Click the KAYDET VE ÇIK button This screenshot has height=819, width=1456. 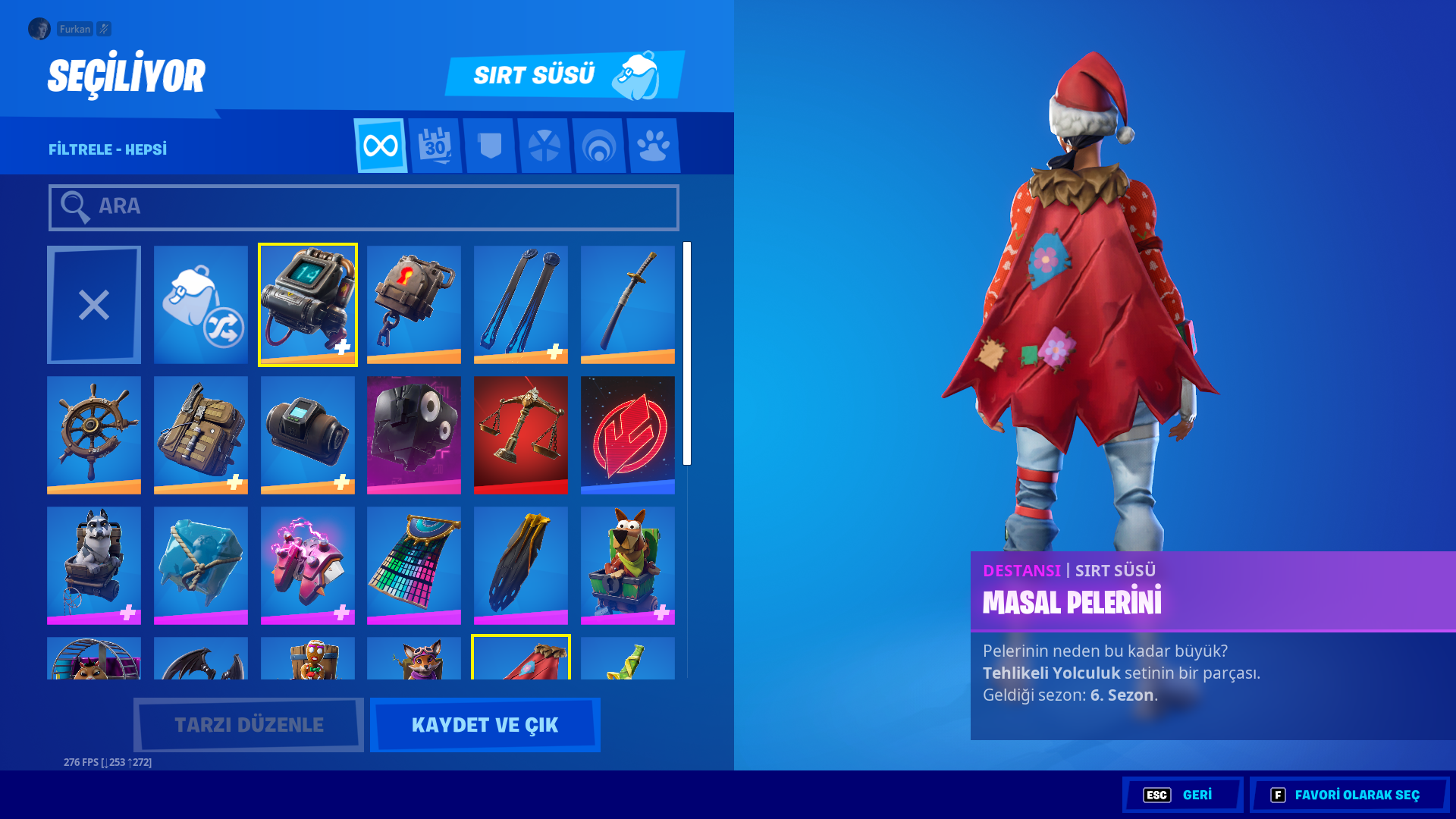coord(485,724)
